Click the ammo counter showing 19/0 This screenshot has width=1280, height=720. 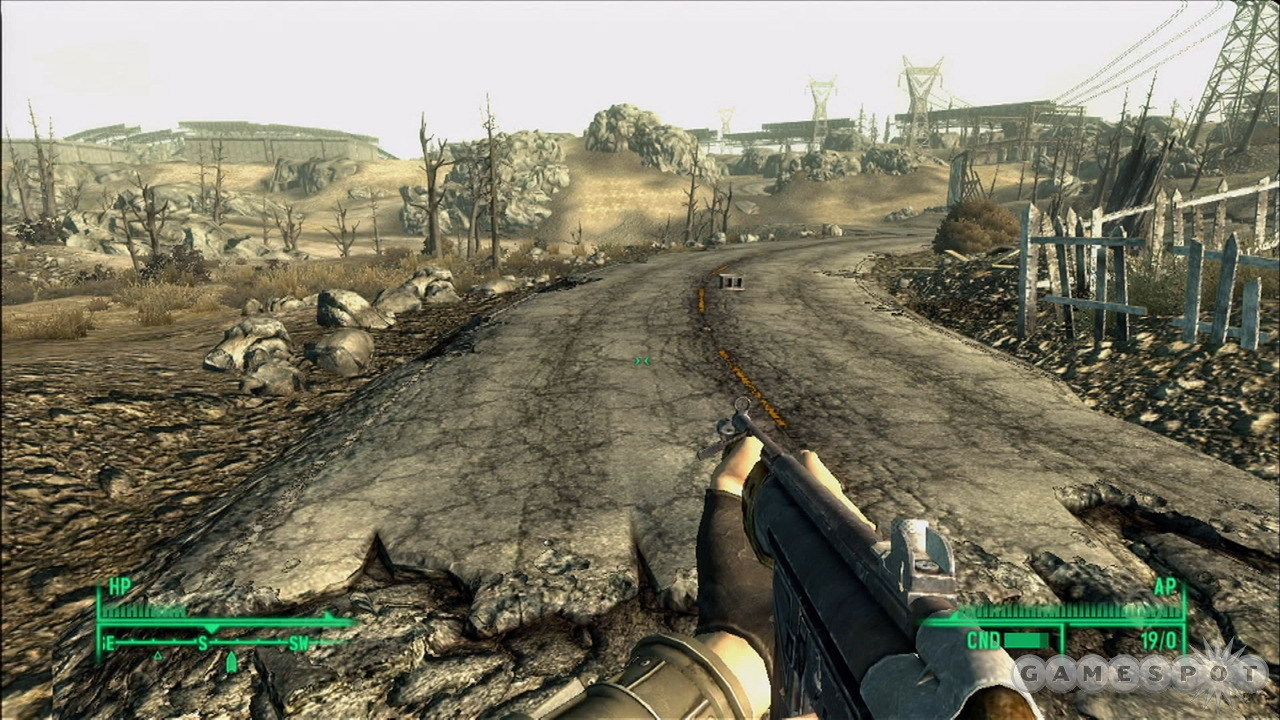click(1159, 640)
